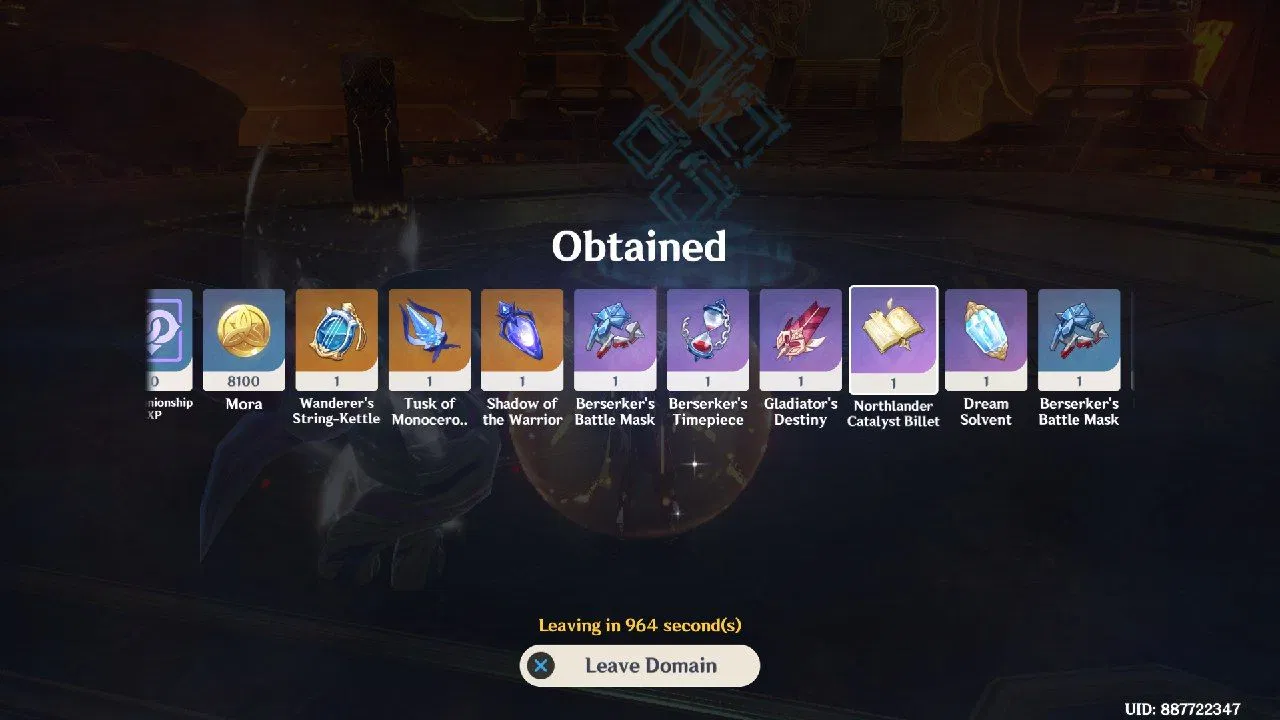Screen dimensions: 1280x720
Task: Click the X icon on Leave Domain button
Action: click(541, 665)
